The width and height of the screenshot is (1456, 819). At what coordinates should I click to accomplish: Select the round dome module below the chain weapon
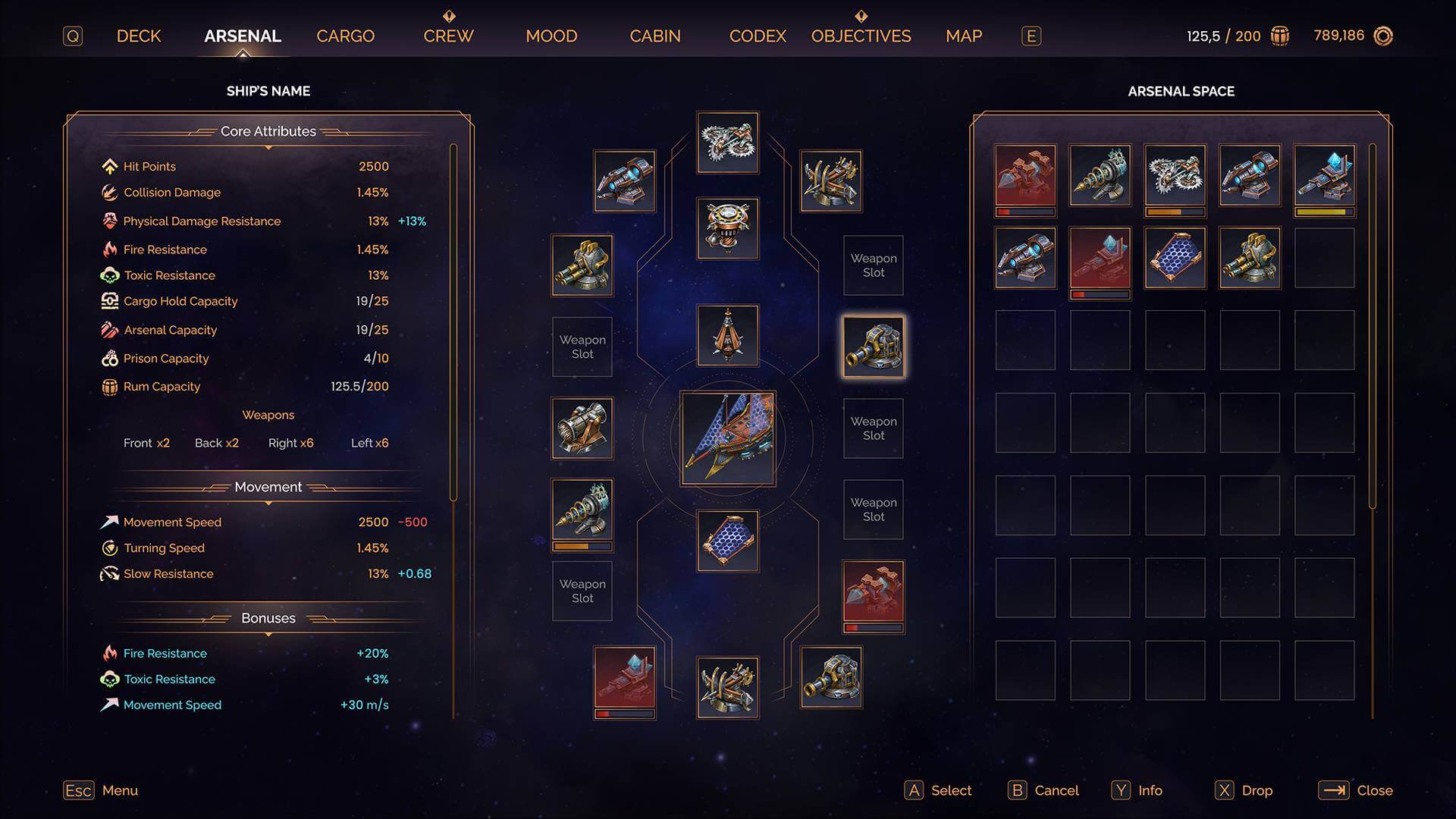[x=728, y=229]
